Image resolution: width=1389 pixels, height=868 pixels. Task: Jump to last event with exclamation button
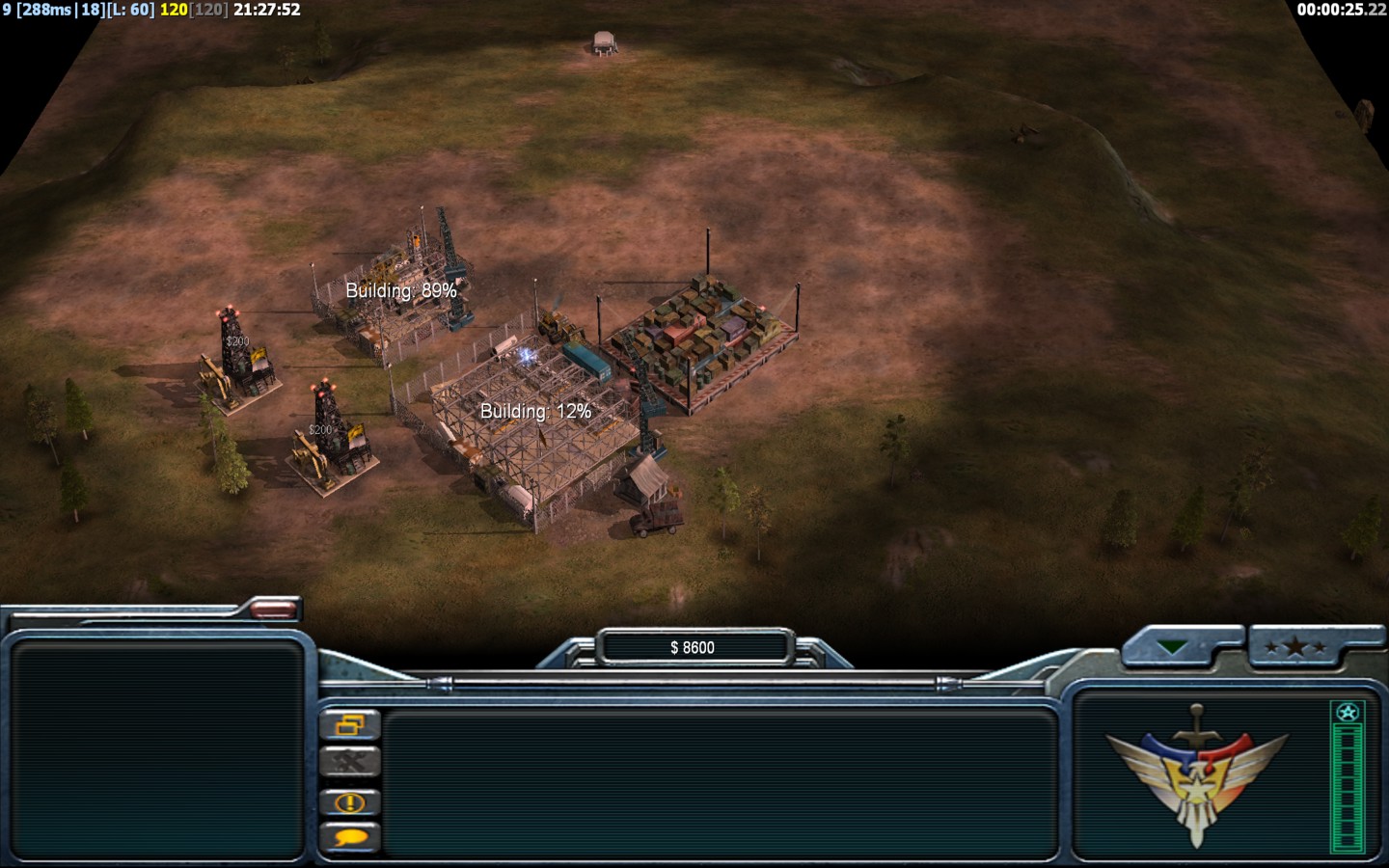(350, 802)
